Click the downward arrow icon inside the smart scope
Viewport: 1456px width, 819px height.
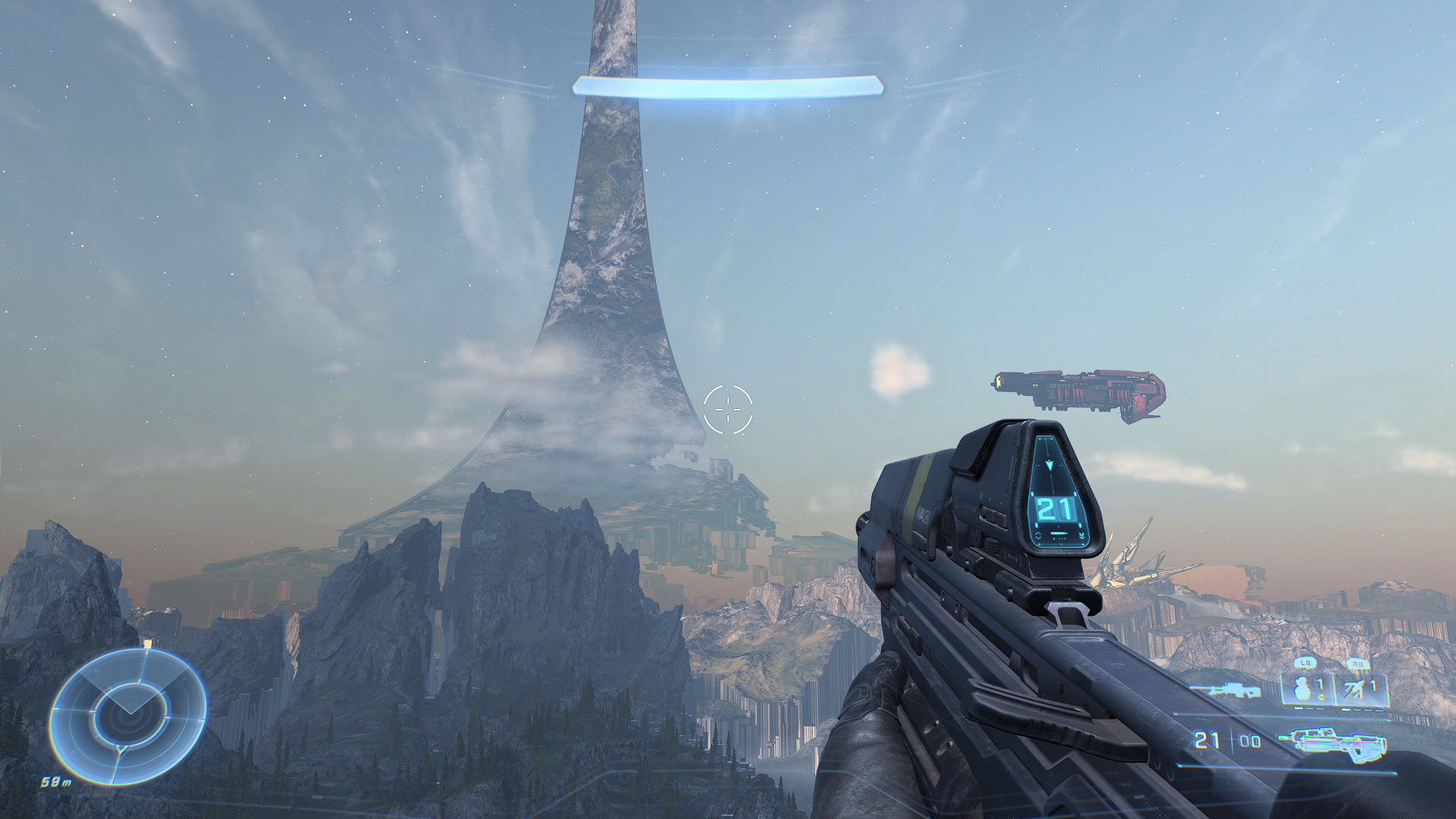tap(1050, 465)
